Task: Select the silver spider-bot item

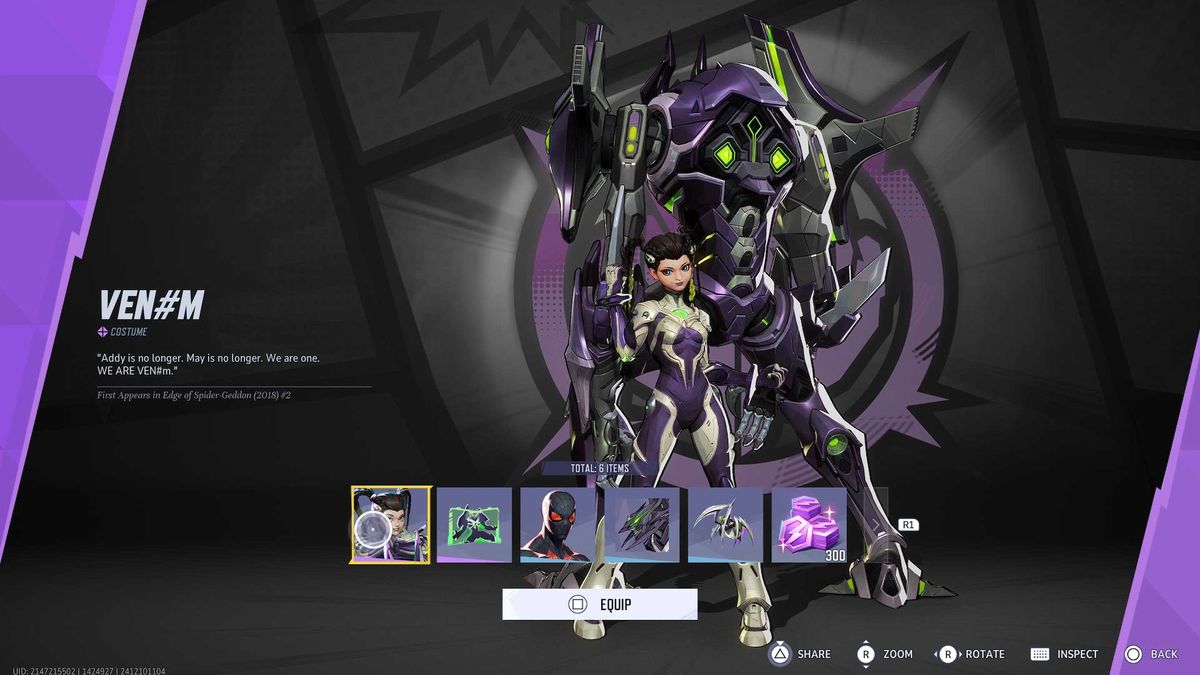Action: 725,525
